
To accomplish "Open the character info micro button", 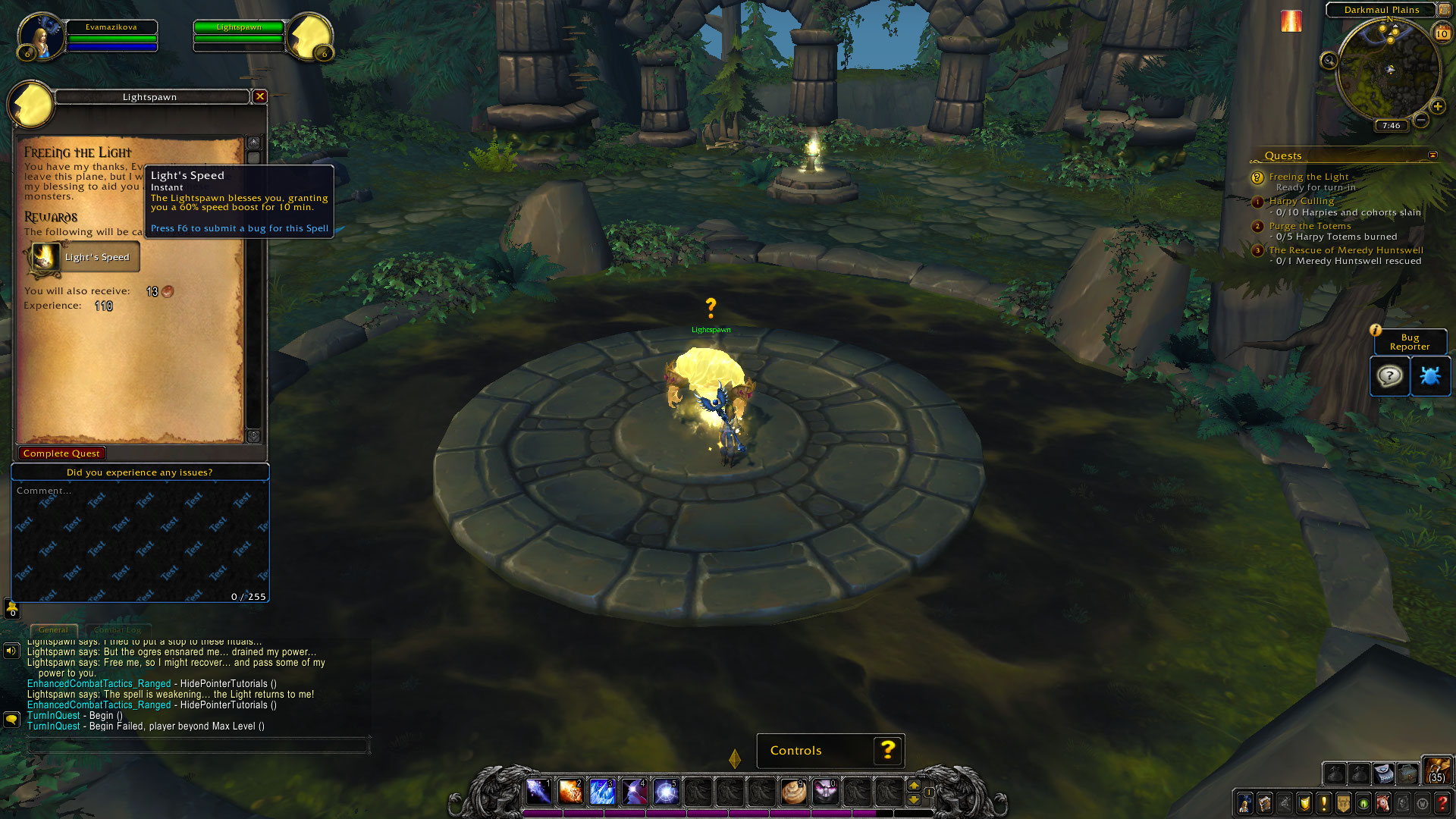I will click(x=1245, y=803).
